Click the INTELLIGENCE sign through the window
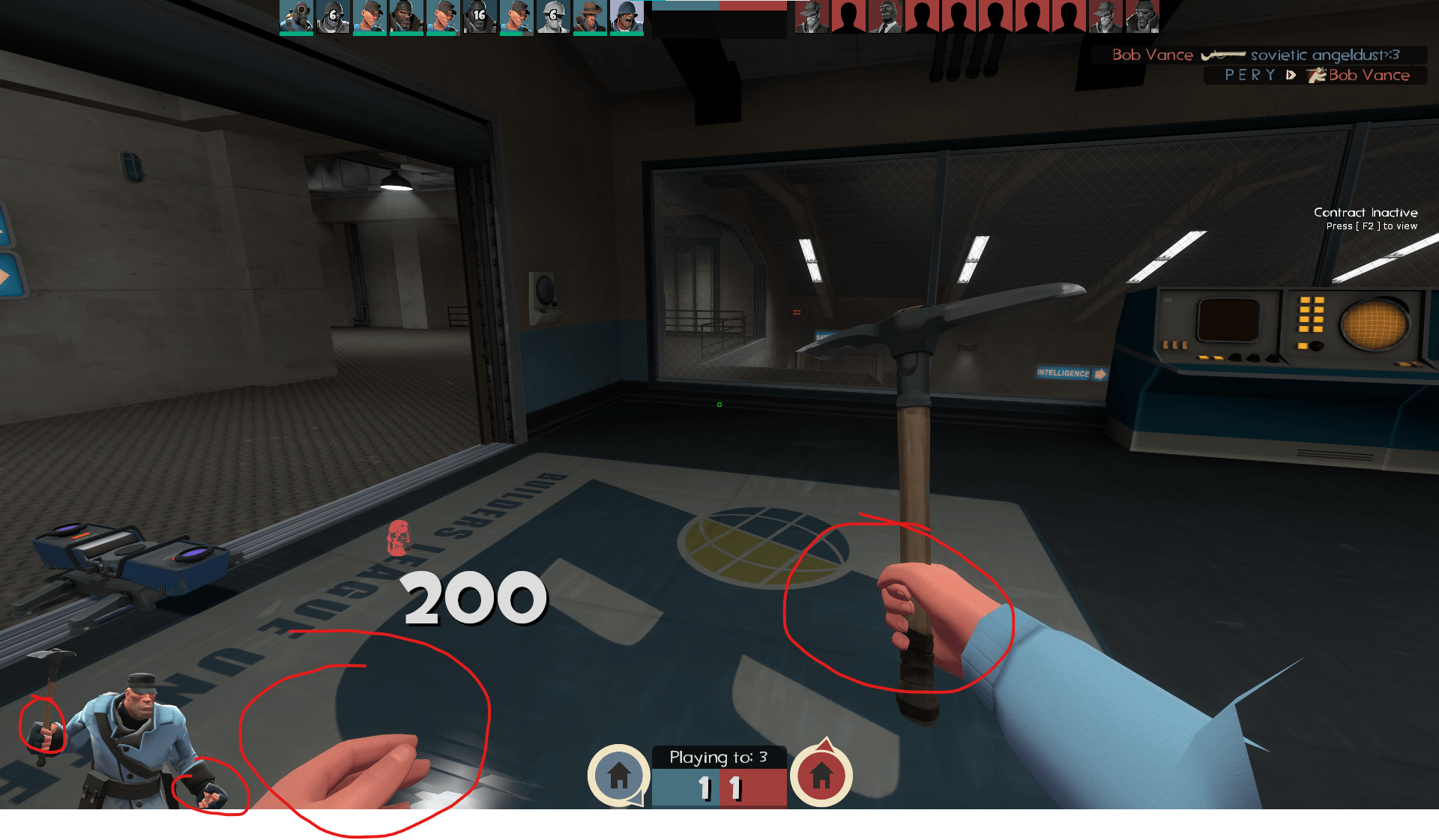This screenshot has height=840, width=1439. 1064,372
